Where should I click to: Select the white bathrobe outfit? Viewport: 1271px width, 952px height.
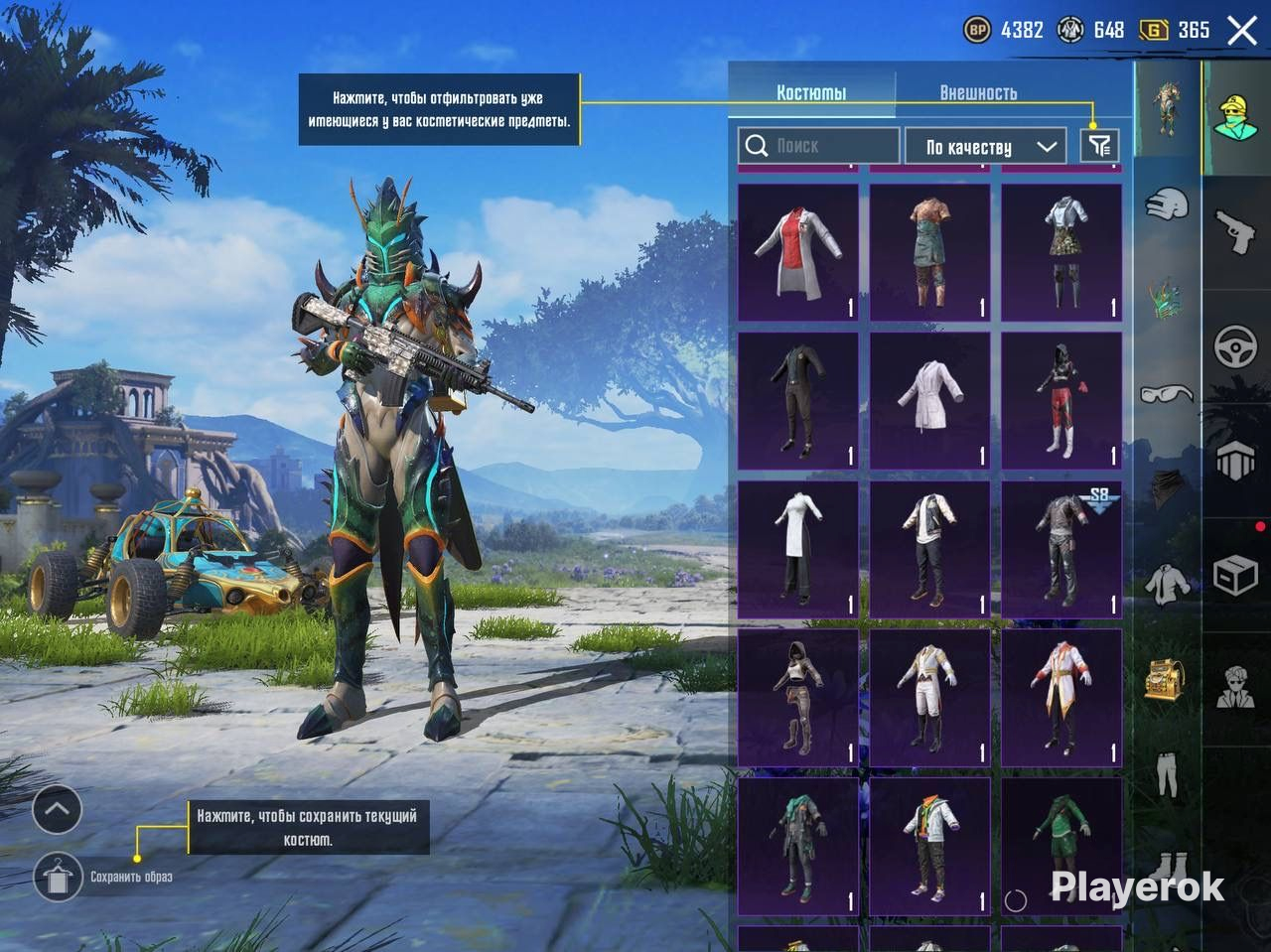(x=929, y=400)
